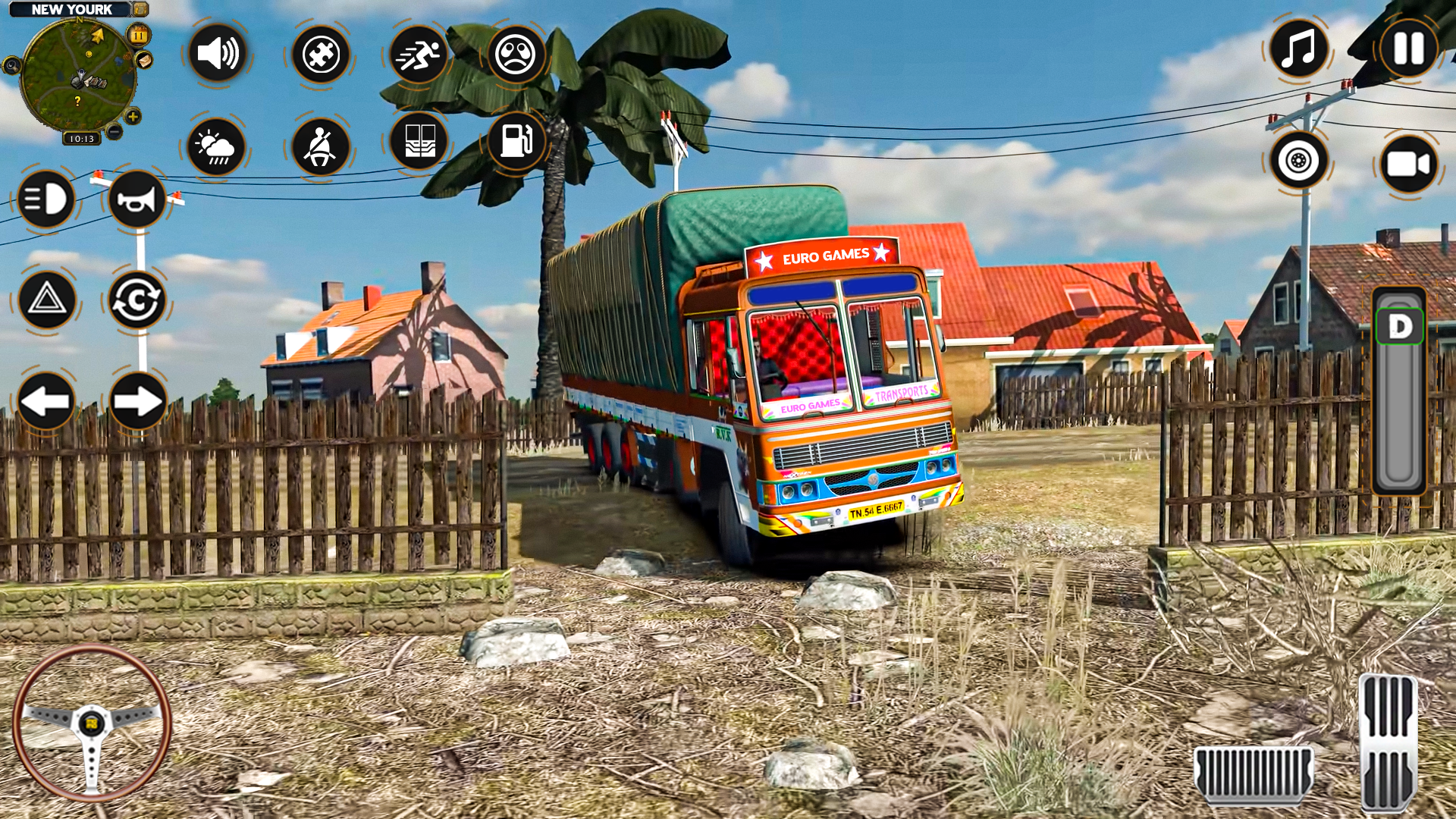Open the puzzle piece icon
The width and height of the screenshot is (1456, 819).
pyautogui.click(x=320, y=54)
